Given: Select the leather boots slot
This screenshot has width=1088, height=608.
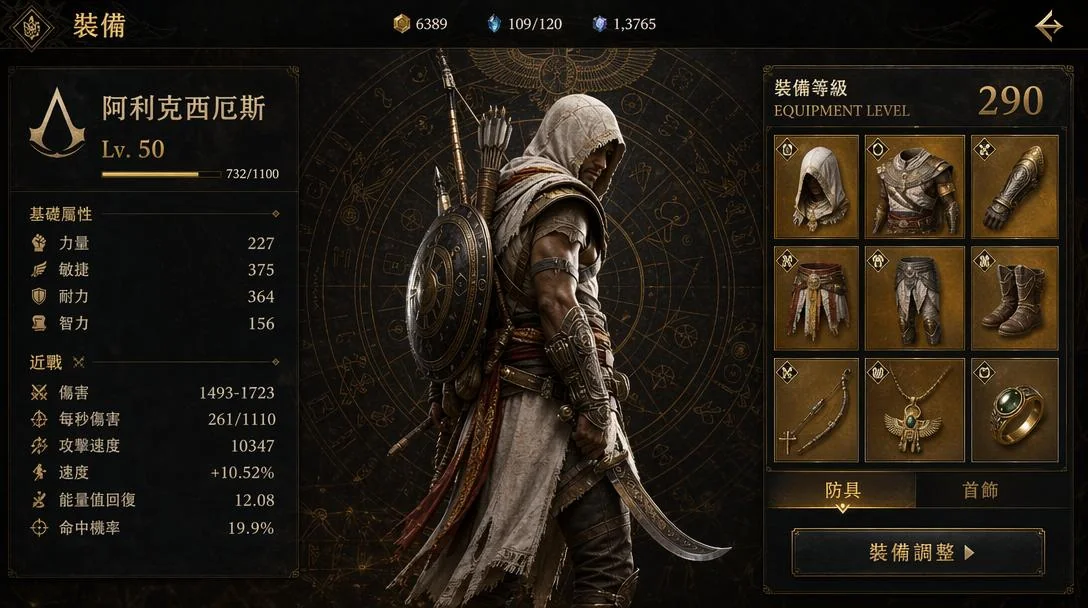Looking at the screenshot, I should [x=1014, y=298].
